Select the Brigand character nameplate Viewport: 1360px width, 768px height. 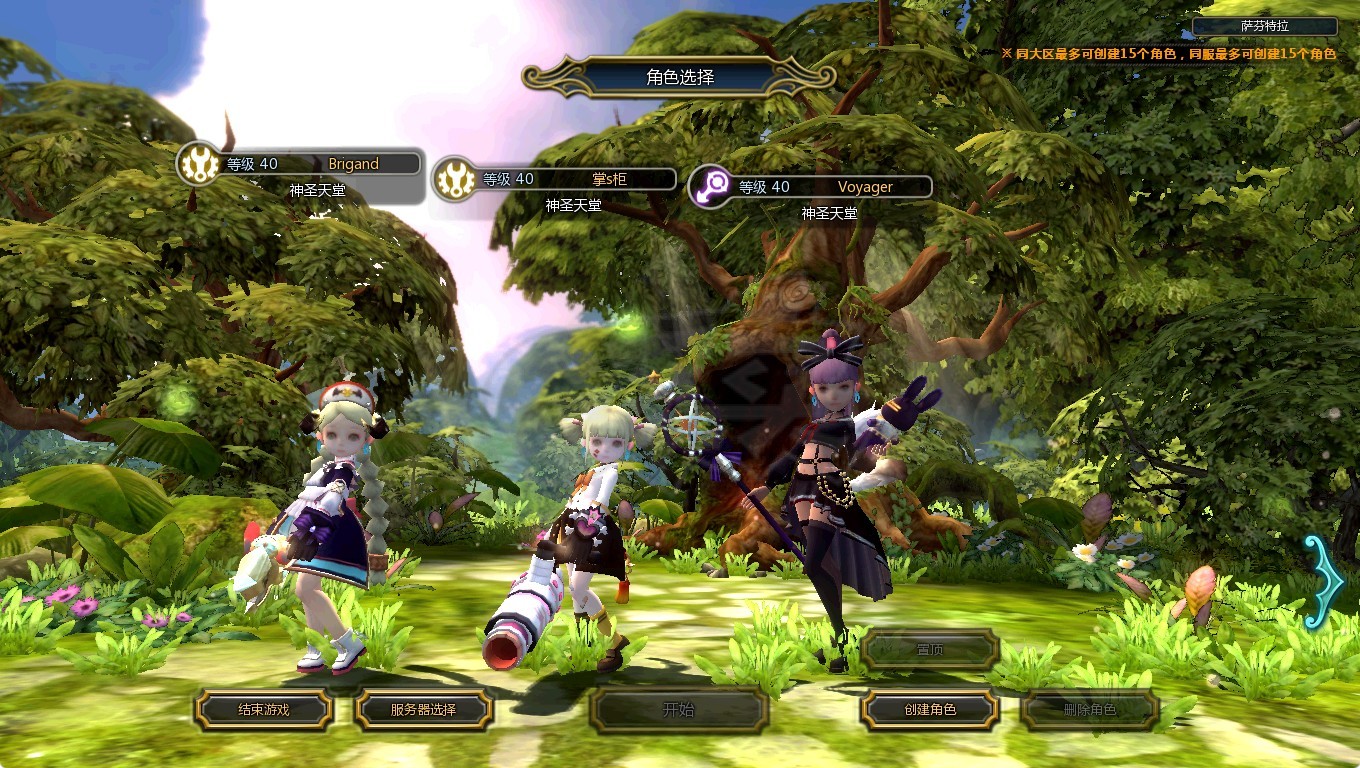tap(300, 164)
